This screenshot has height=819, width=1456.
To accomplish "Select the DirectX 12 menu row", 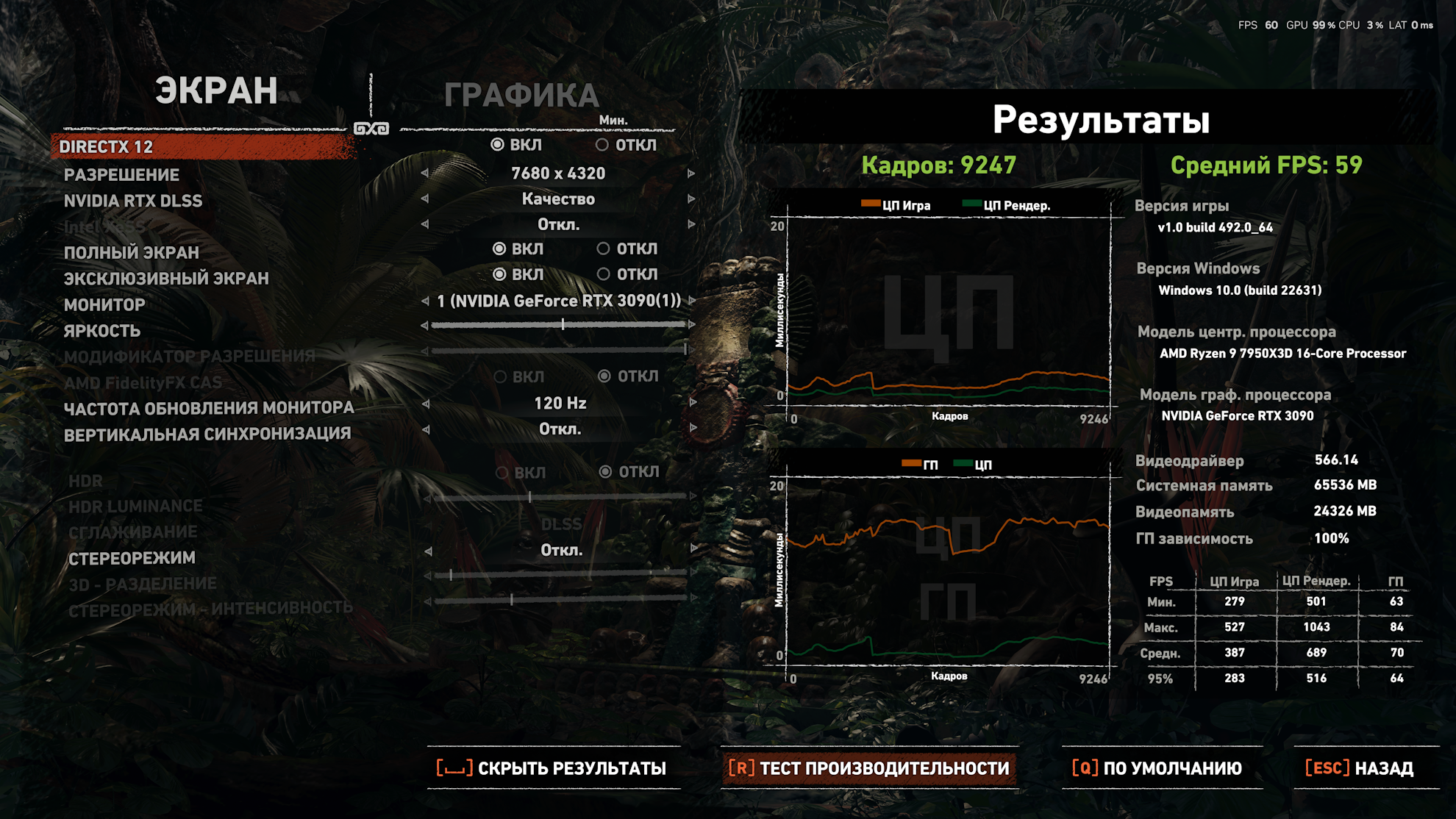I will click(x=107, y=147).
